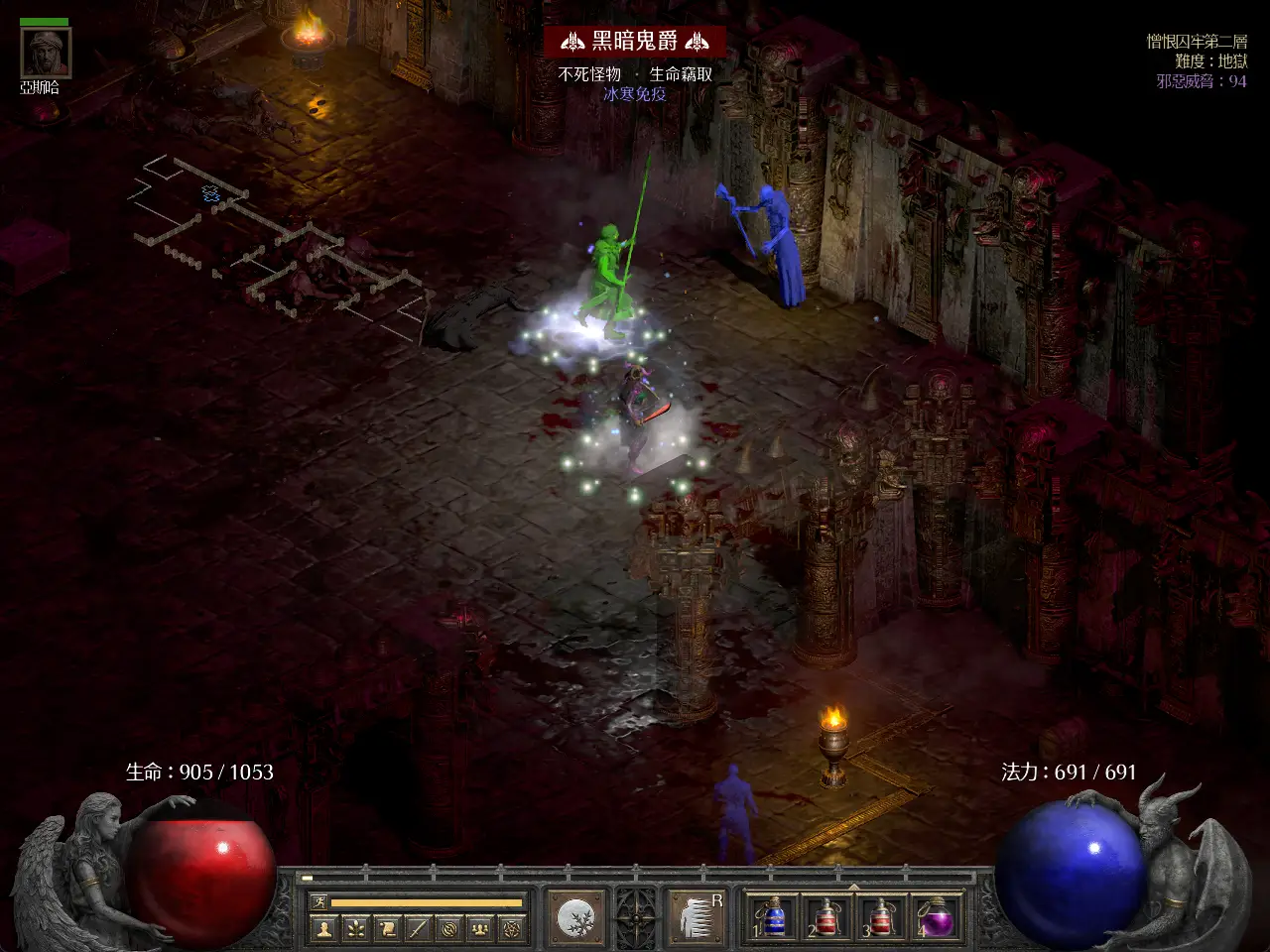Use the red potion in belt slot 2
The image size is (1270, 952).
tap(825, 917)
